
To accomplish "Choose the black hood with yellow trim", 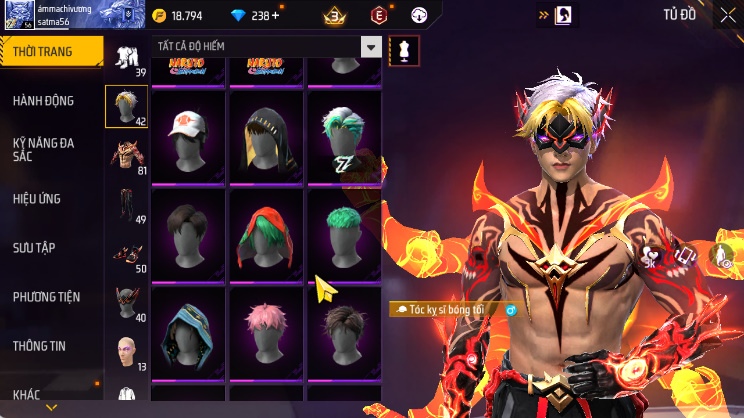I will point(267,136).
